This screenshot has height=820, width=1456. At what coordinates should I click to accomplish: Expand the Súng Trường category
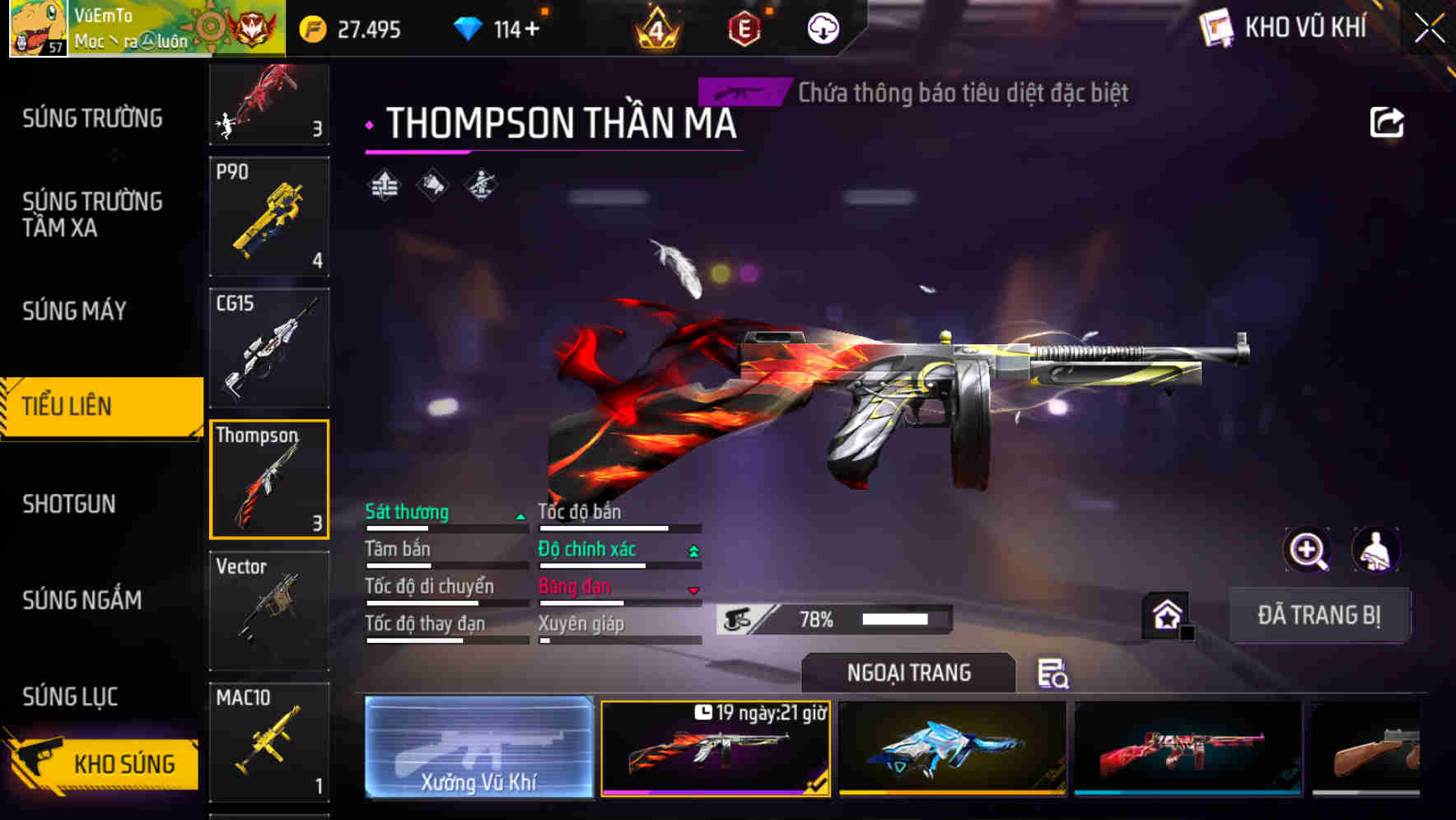pyautogui.click(x=91, y=118)
